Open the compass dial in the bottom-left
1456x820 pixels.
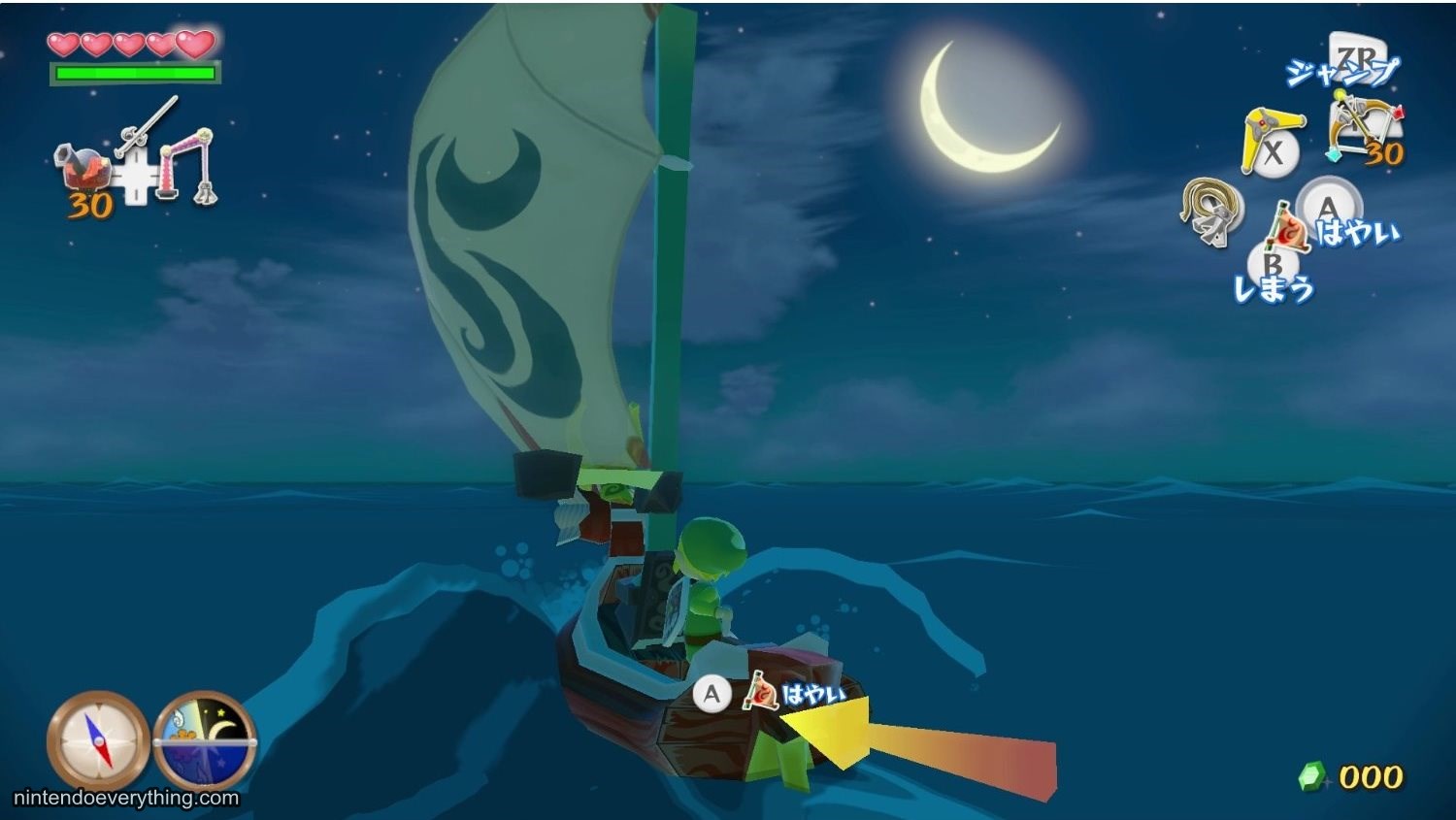pos(94,743)
